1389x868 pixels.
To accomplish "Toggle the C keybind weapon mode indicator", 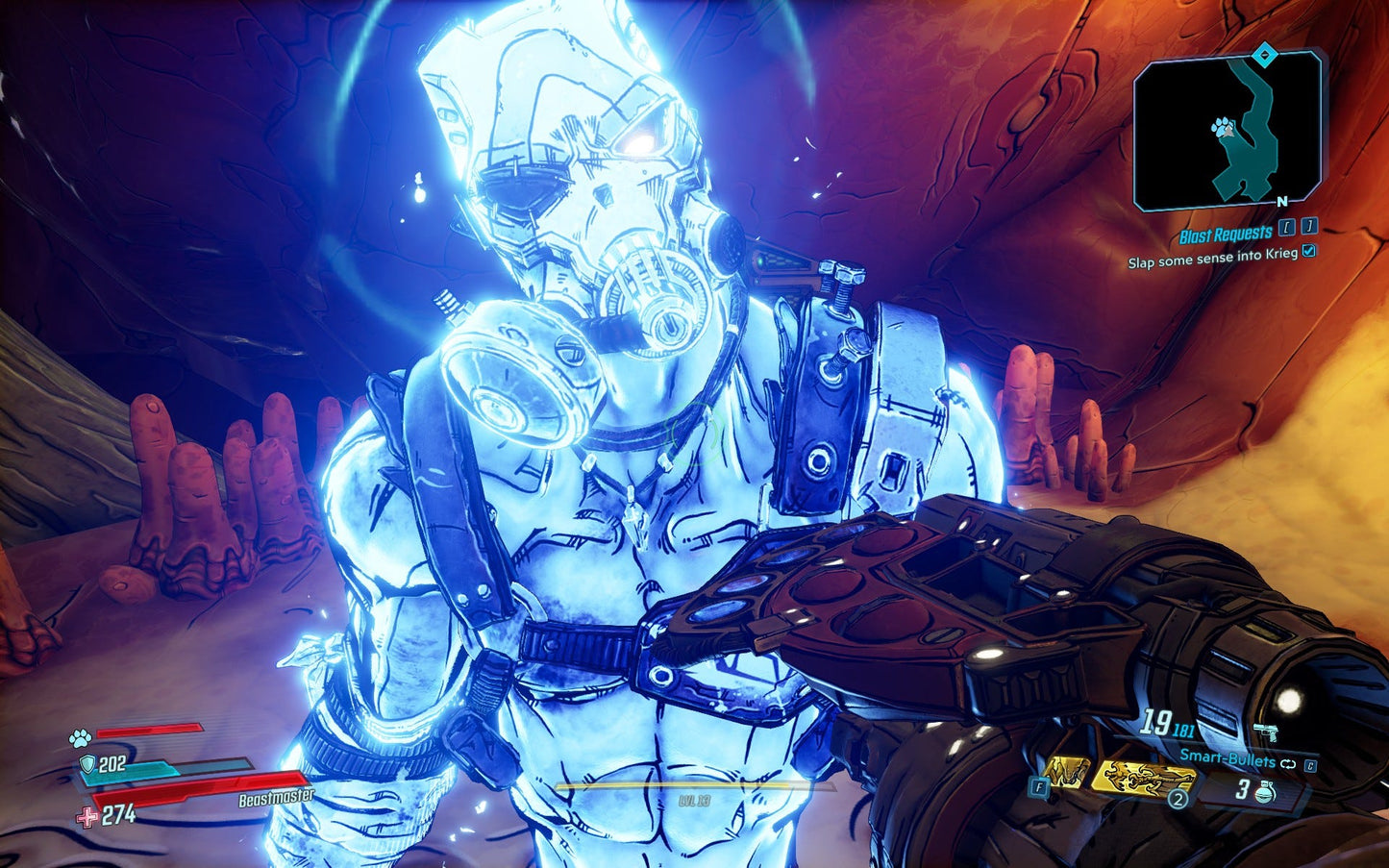I will (x=1311, y=766).
